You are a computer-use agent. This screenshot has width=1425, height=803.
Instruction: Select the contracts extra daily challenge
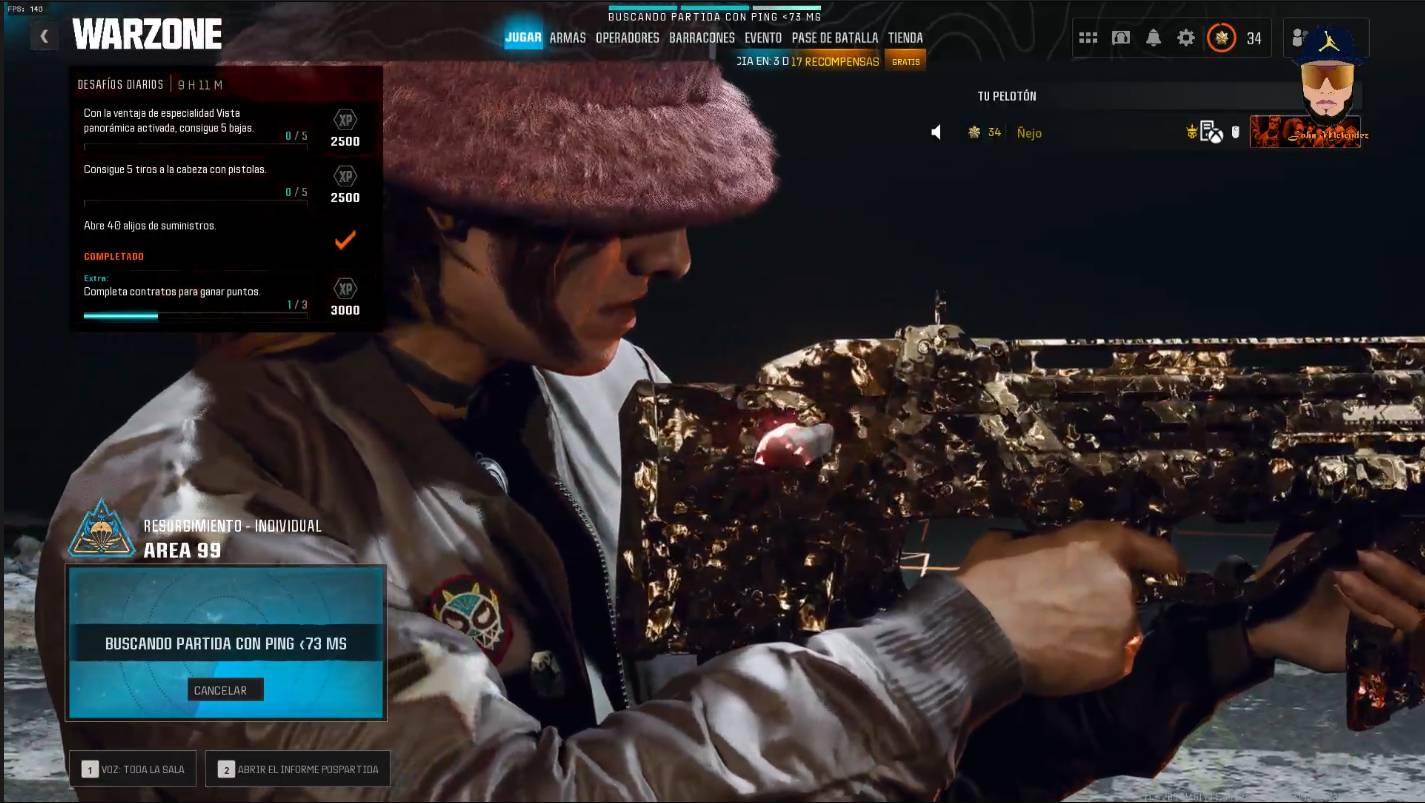pos(195,293)
